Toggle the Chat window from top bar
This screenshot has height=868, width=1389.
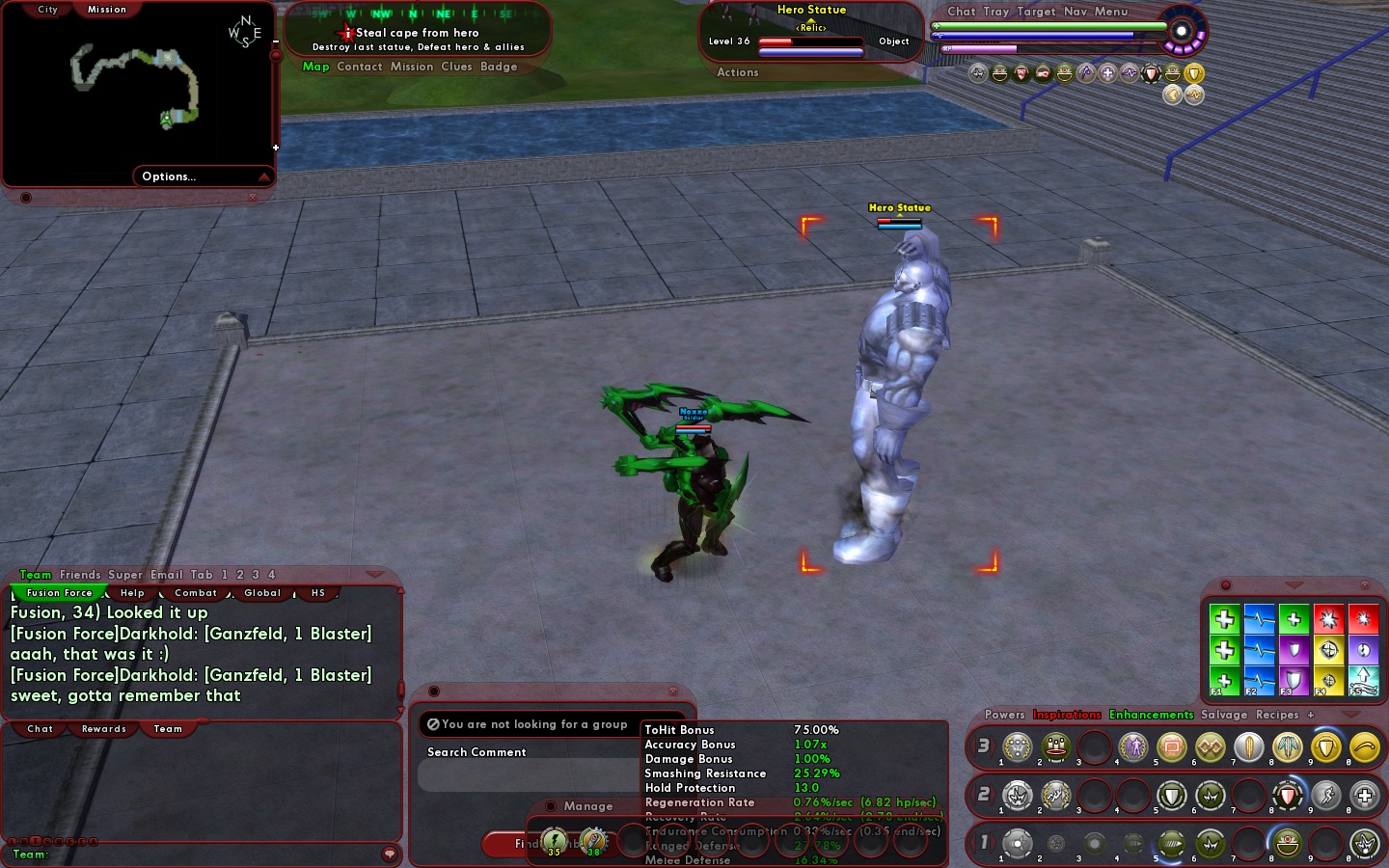pyautogui.click(x=961, y=12)
